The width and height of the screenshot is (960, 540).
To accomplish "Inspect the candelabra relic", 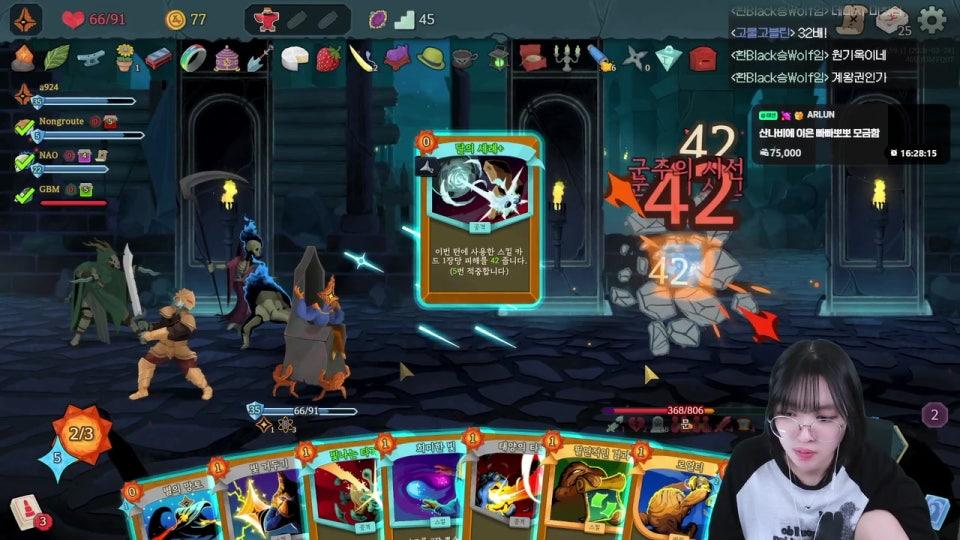I will (x=566, y=58).
